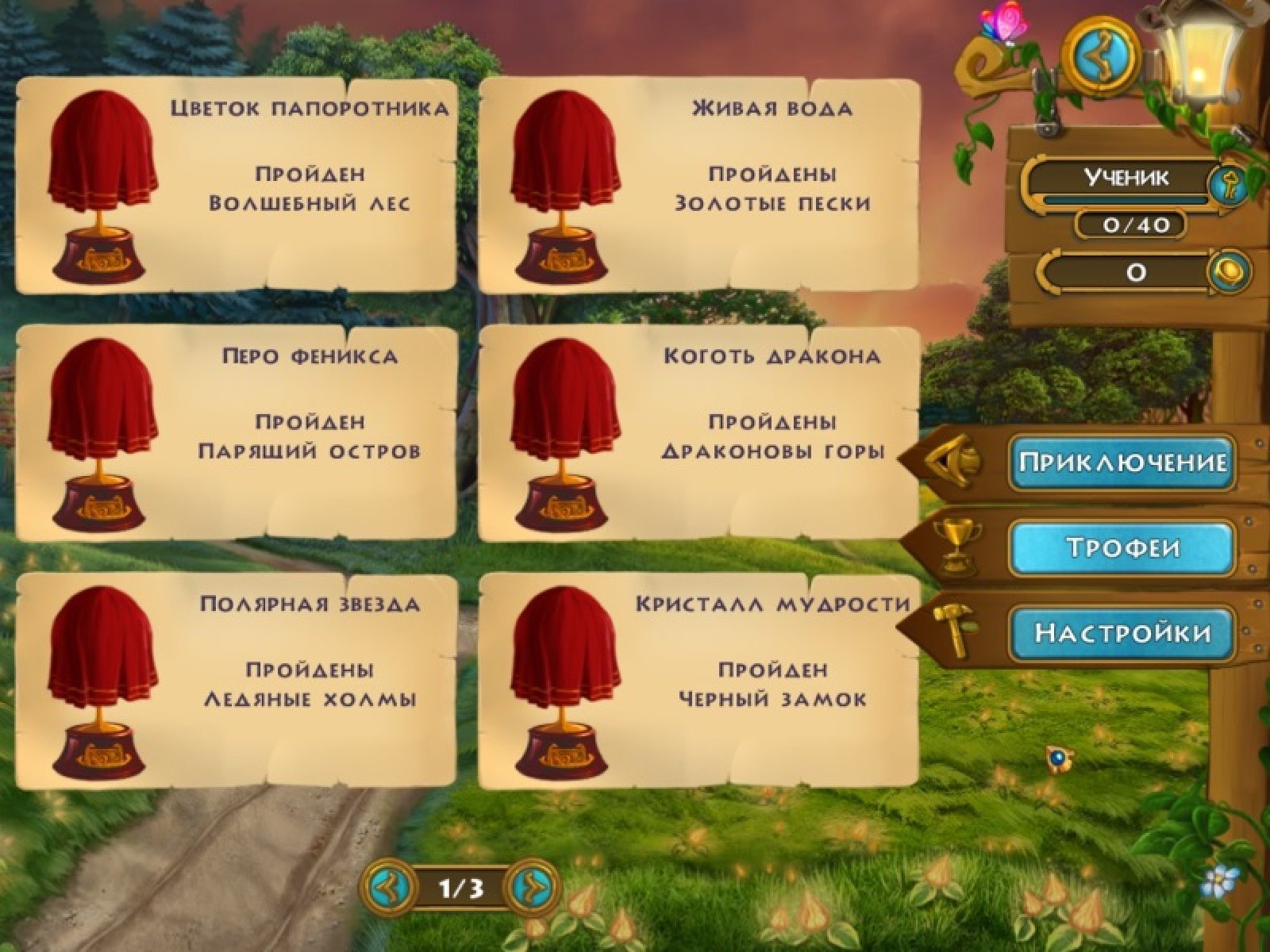Open the Настройки settings menu

[1122, 632]
